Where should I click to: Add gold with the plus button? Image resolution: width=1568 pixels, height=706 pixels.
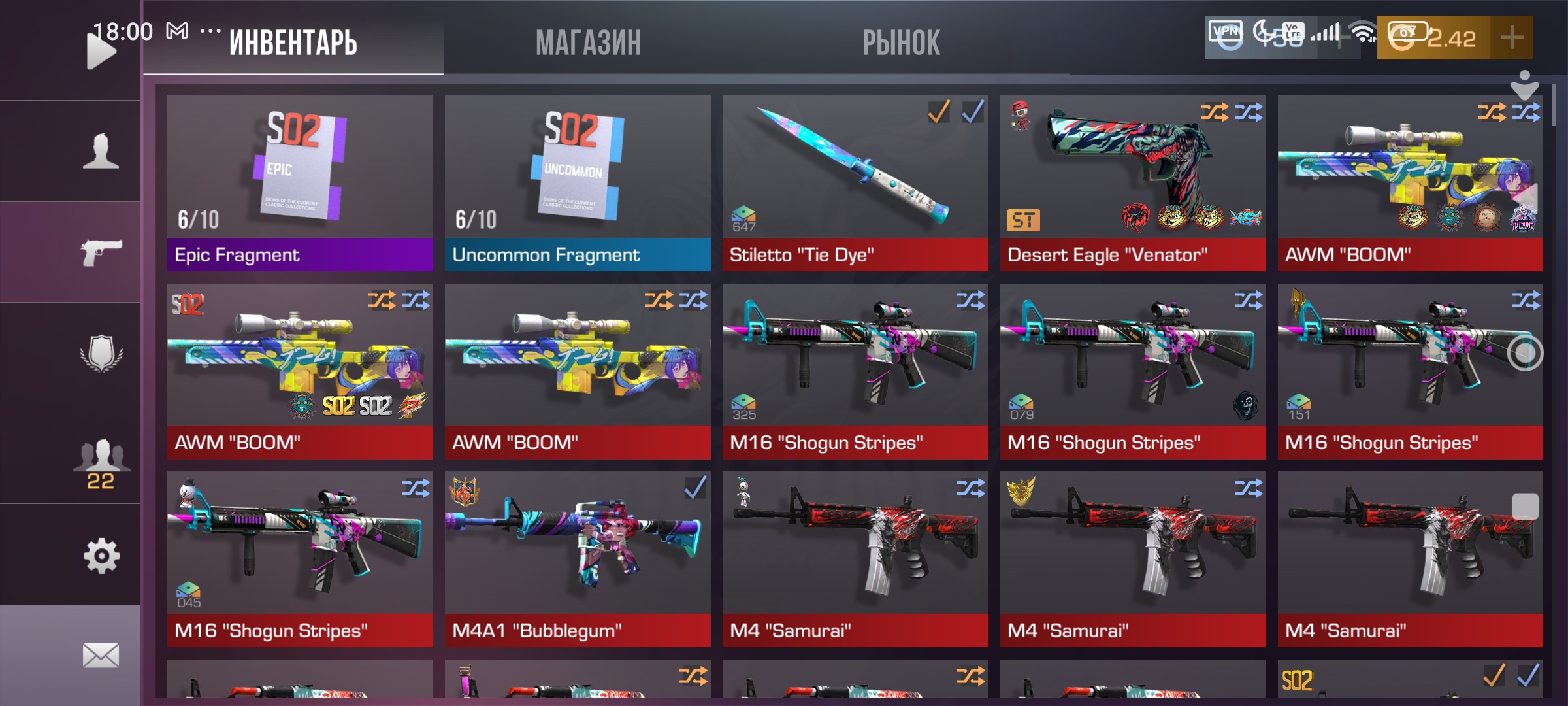(x=1512, y=38)
